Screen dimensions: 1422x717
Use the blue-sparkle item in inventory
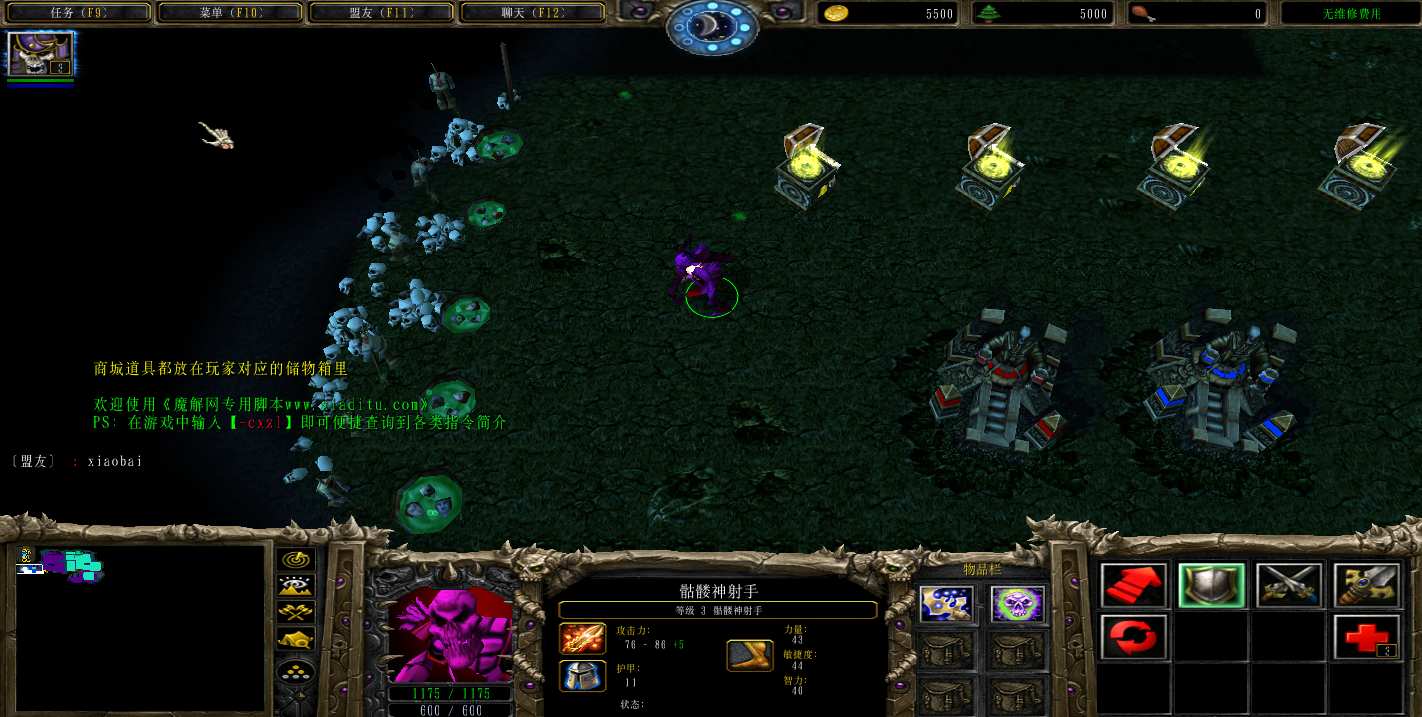click(x=945, y=604)
